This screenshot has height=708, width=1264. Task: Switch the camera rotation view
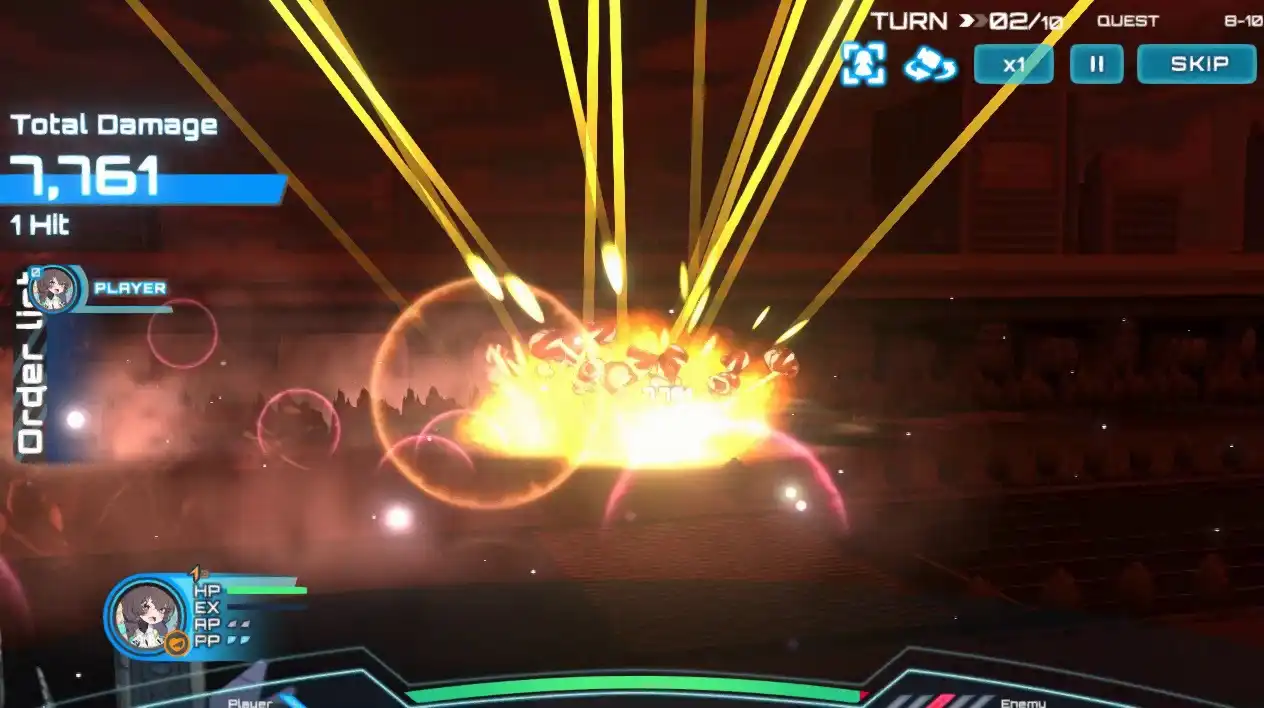coord(930,66)
